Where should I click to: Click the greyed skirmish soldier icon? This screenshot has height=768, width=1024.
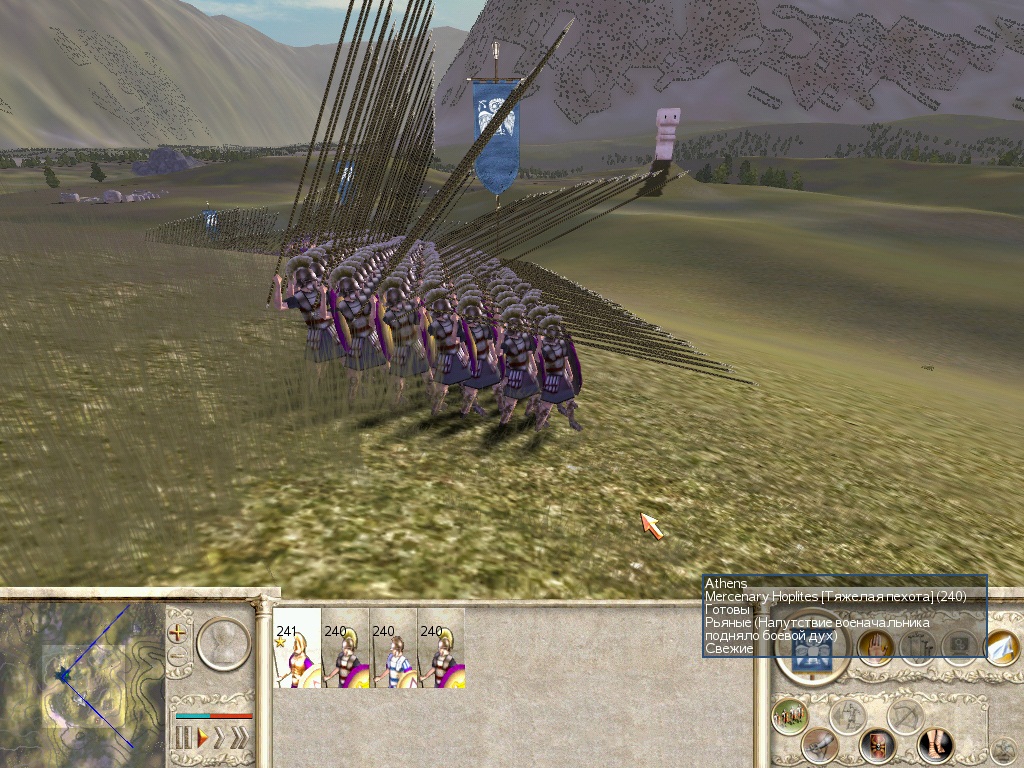(848, 716)
